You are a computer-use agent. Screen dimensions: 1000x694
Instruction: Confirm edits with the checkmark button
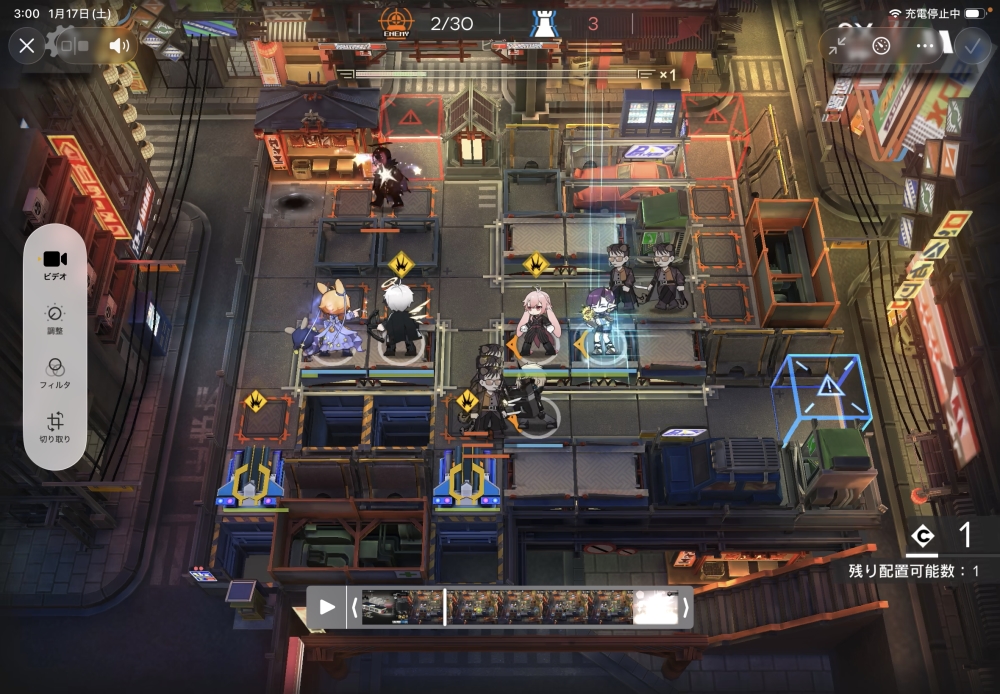coord(970,46)
